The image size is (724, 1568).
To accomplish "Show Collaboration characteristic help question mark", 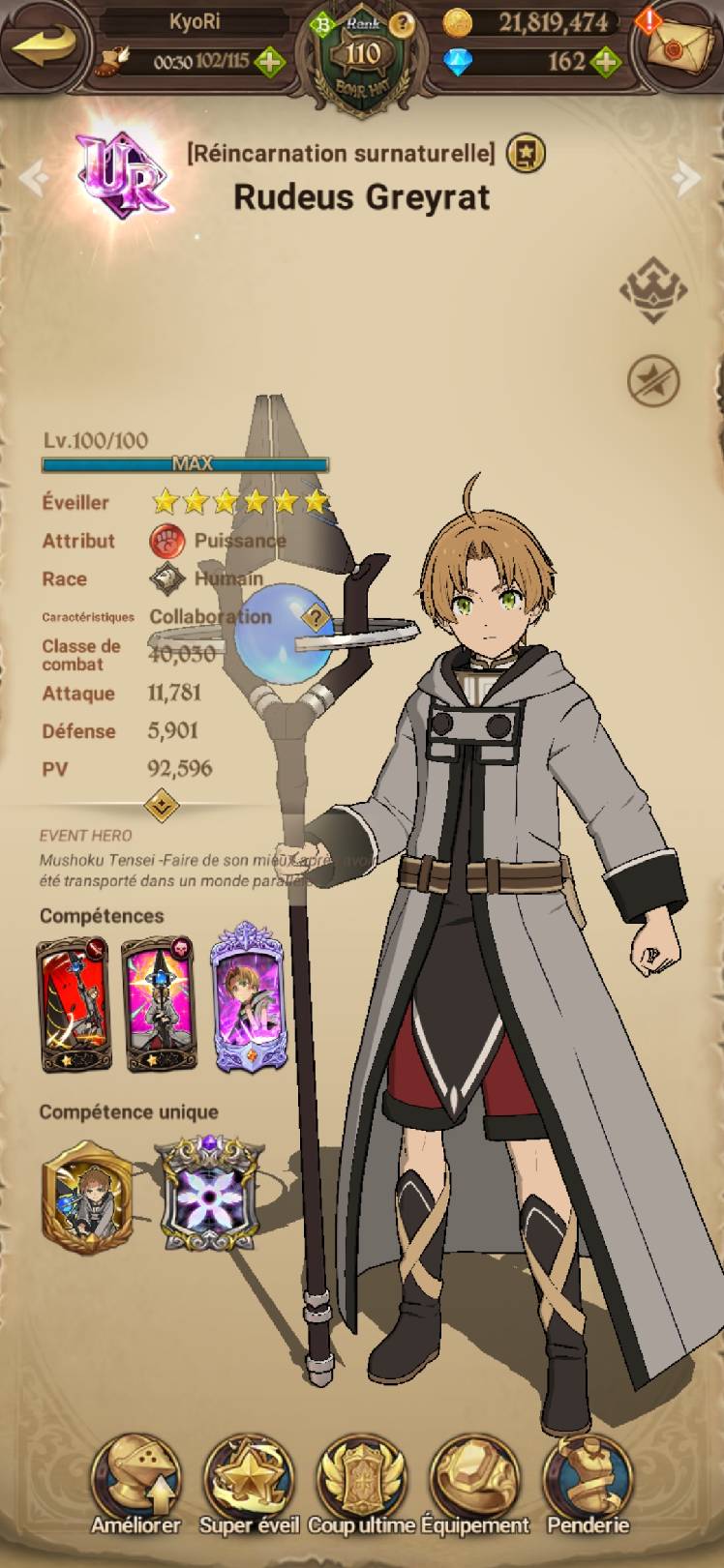I will pyautogui.click(x=316, y=616).
